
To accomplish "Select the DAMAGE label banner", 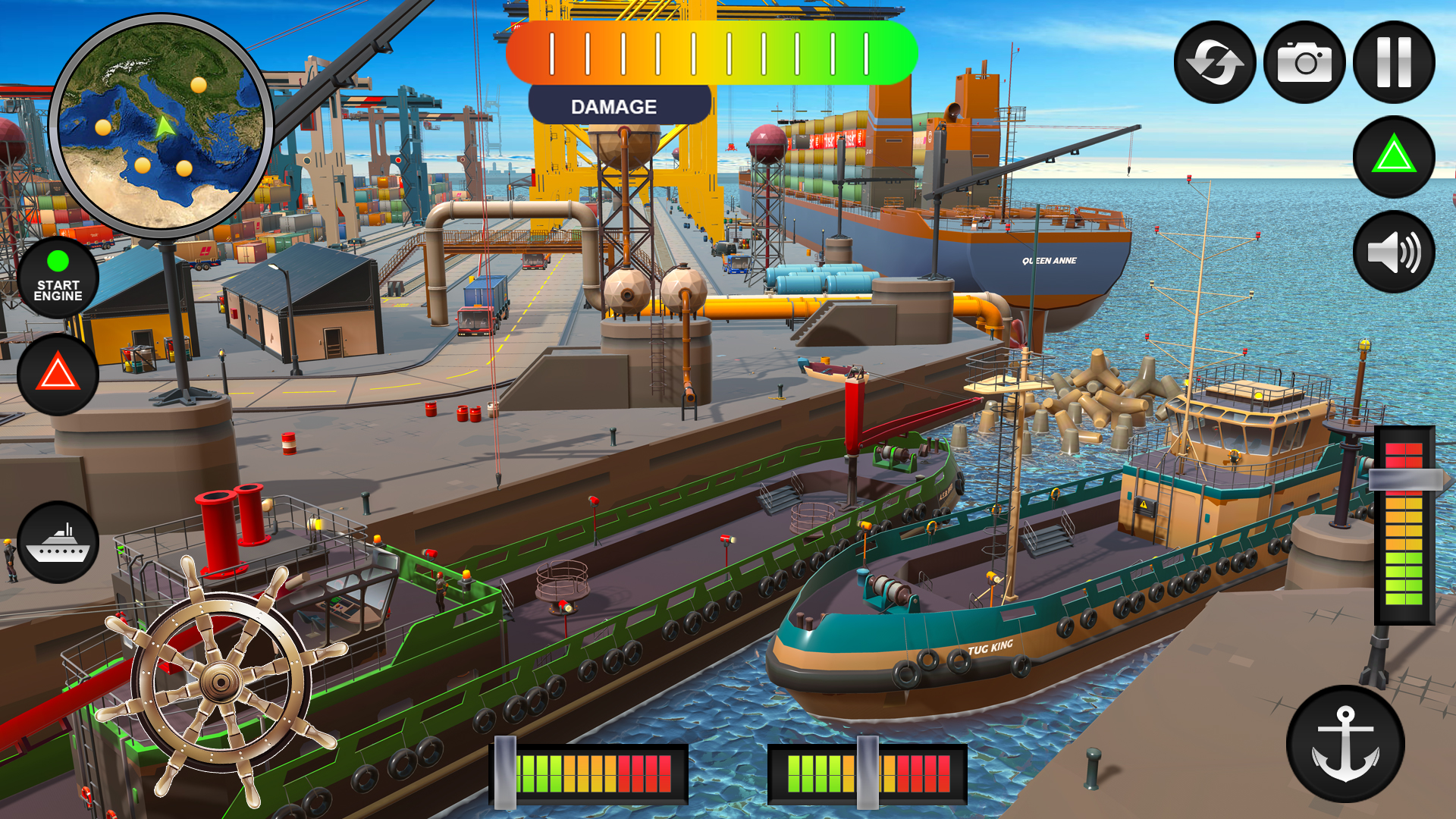I will click(614, 105).
